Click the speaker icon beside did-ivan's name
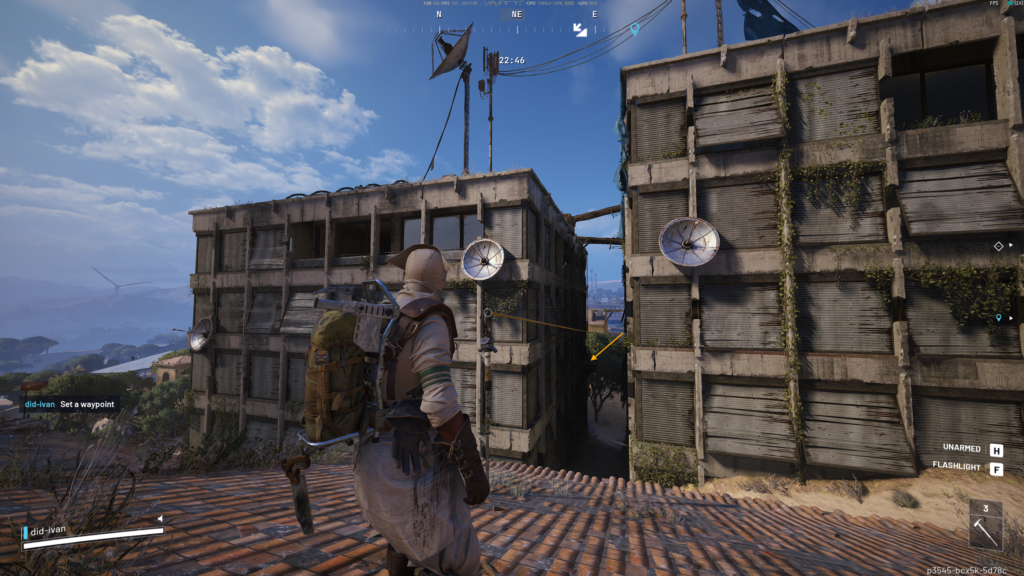 [x=160, y=518]
